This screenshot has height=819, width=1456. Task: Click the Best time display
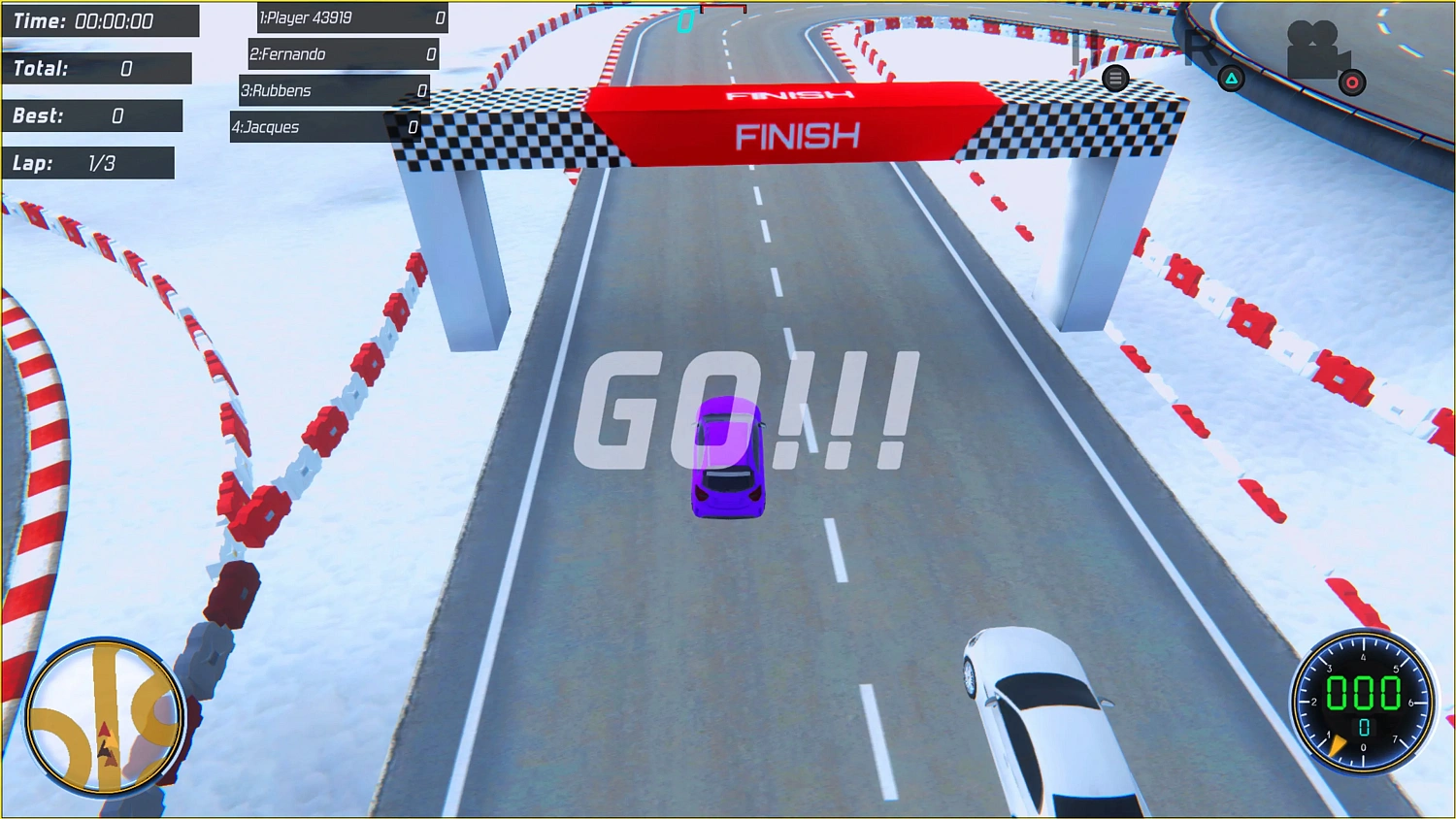tap(92, 115)
